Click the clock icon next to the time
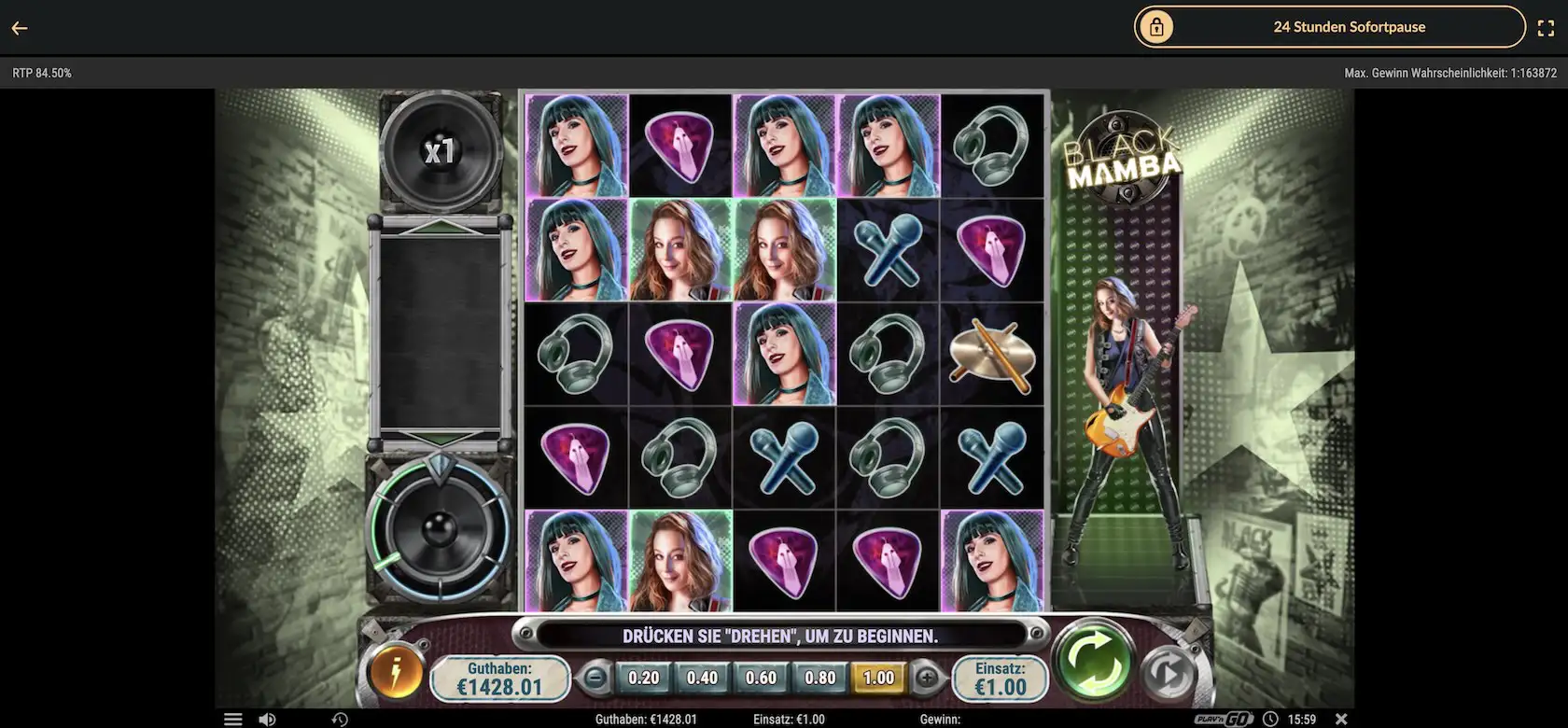 click(1269, 719)
